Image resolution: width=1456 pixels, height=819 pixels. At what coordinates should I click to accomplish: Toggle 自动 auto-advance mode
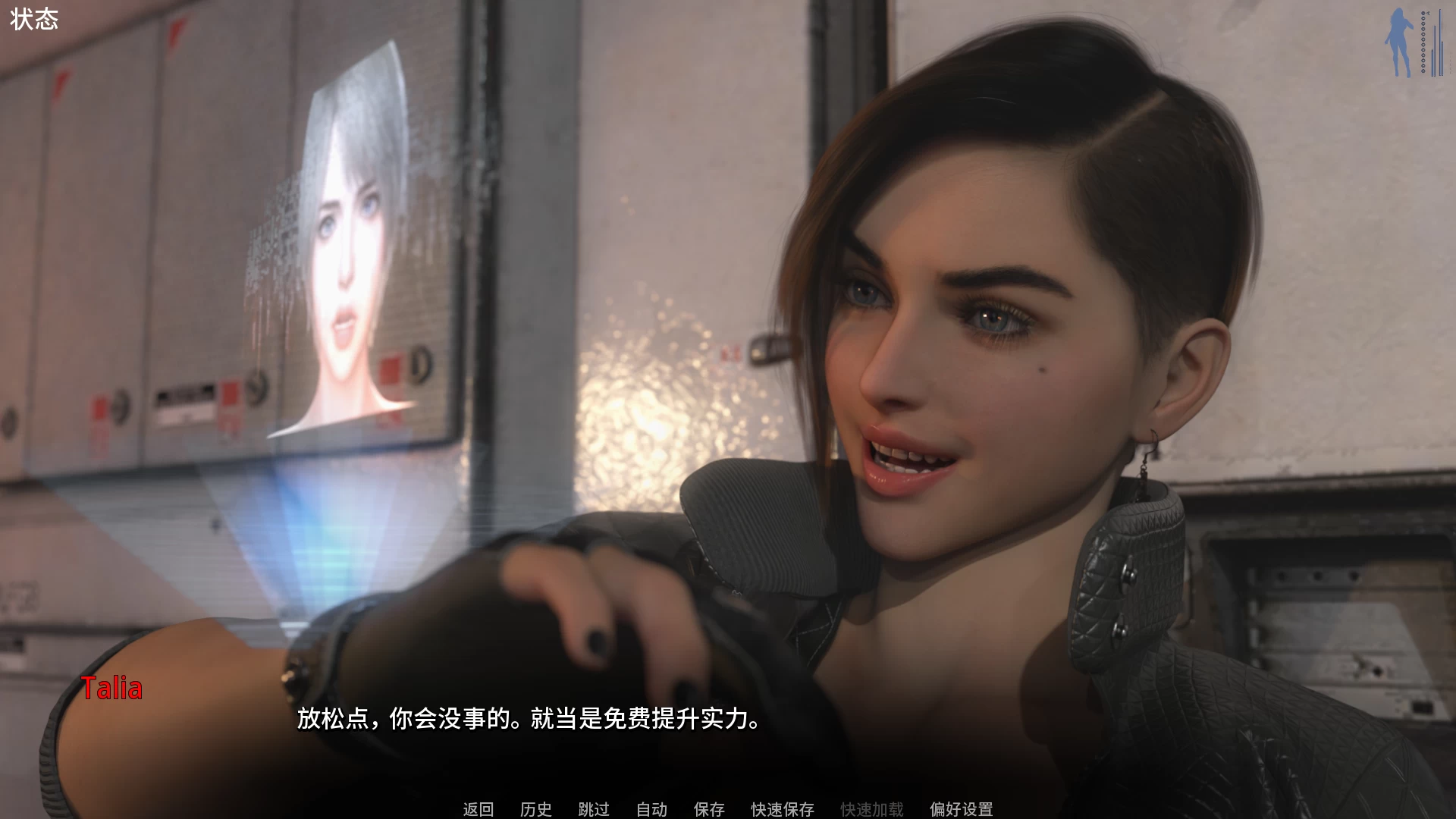[651, 808]
